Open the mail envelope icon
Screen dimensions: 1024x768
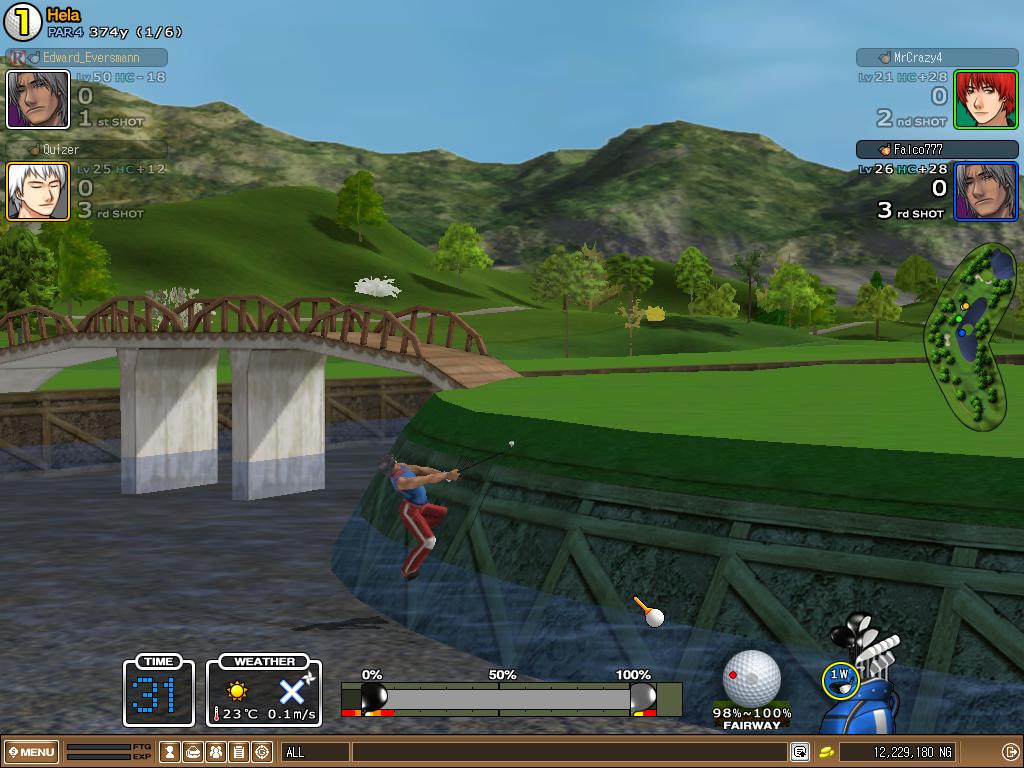194,752
